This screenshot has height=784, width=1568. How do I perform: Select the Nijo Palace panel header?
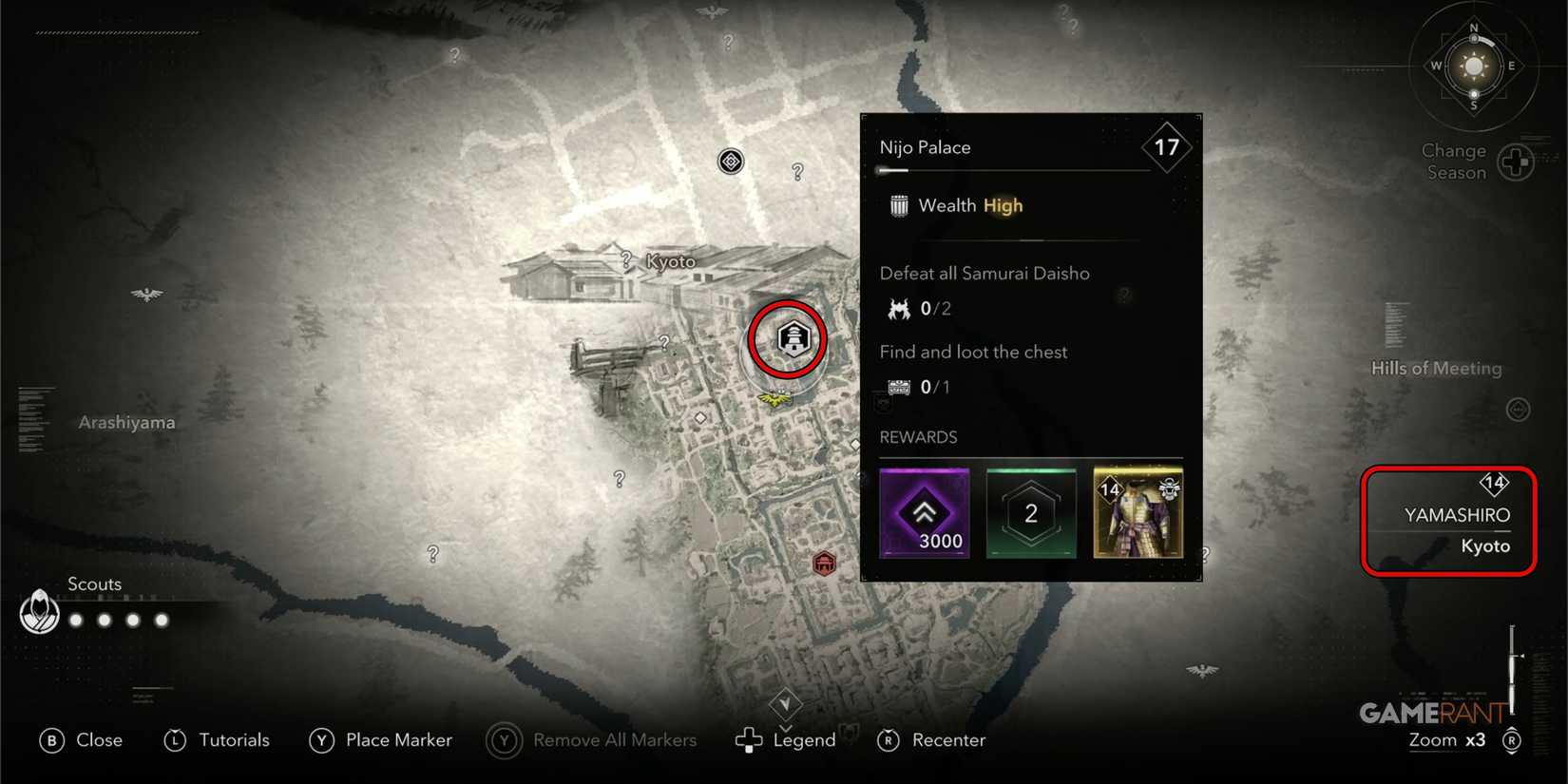925,146
